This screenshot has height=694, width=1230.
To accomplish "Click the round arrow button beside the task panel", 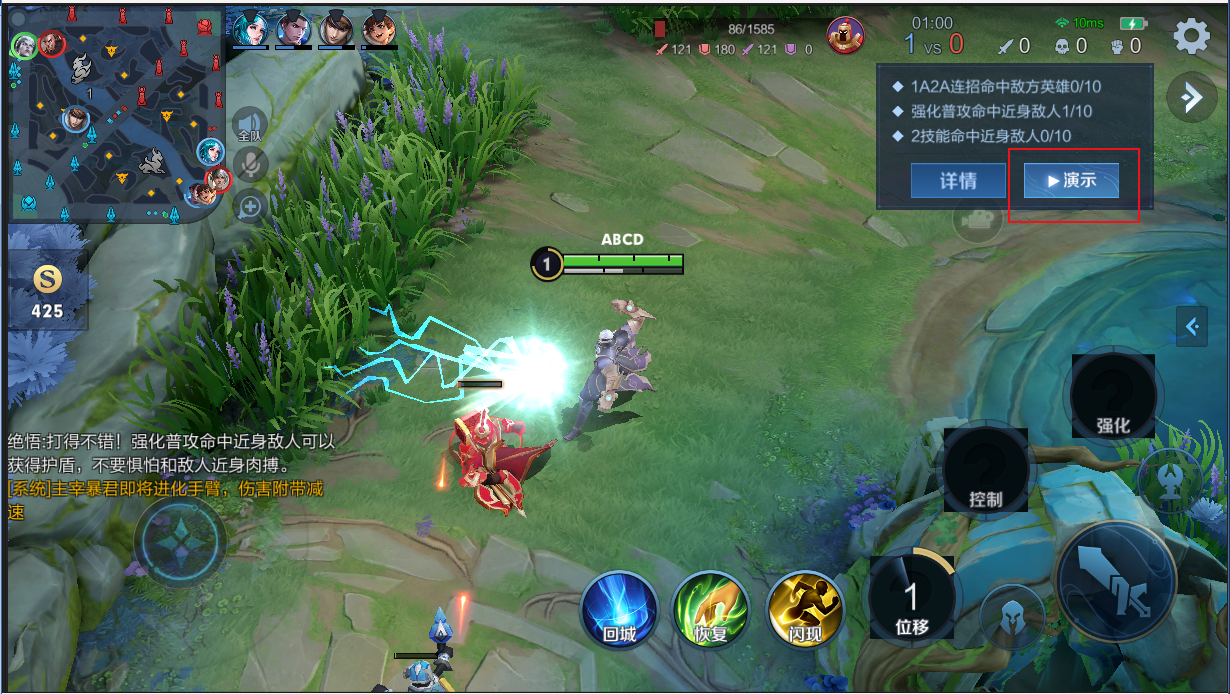I will tap(1191, 97).
